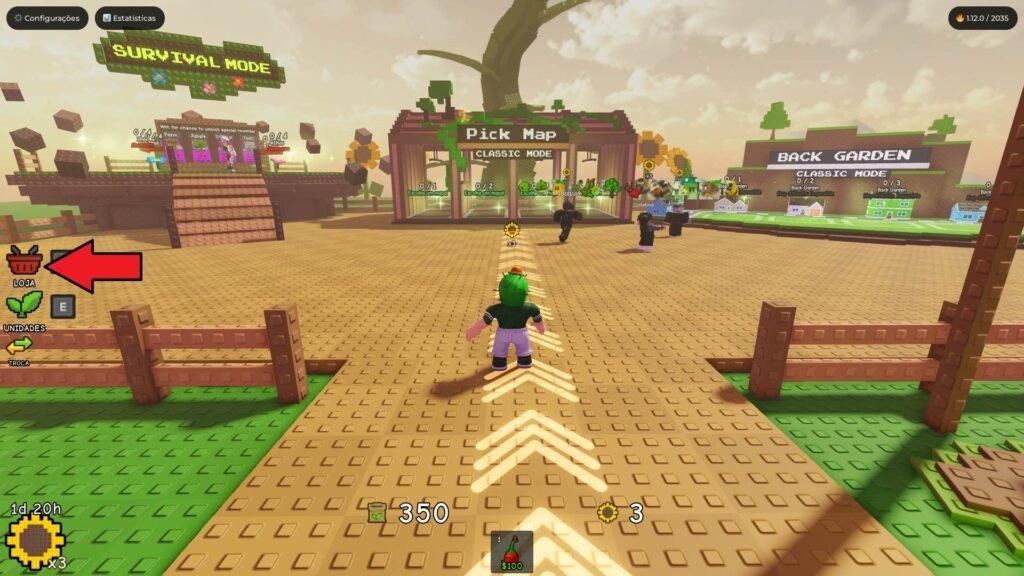Open the Estatísticas panel
This screenshot has height=576, width=1024.
point(130,18)
